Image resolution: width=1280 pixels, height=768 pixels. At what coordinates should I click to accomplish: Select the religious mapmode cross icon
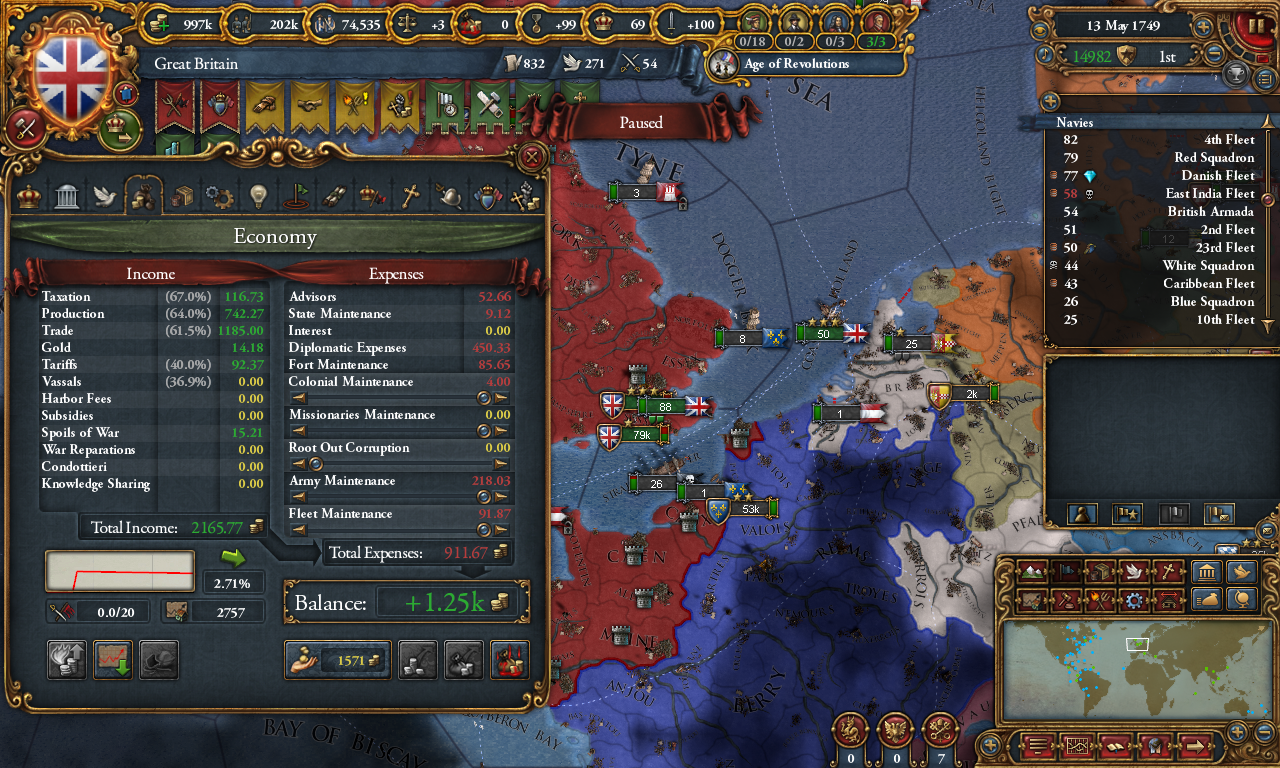(x=1167, y=571)
